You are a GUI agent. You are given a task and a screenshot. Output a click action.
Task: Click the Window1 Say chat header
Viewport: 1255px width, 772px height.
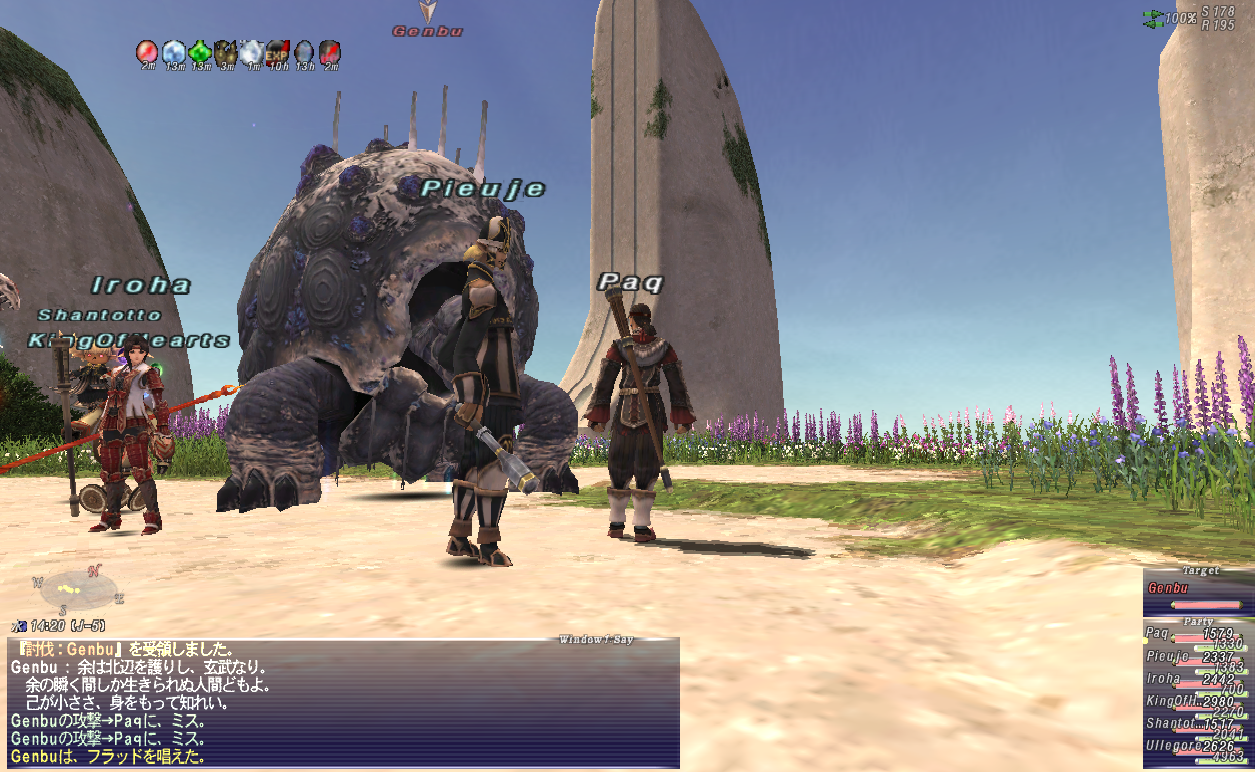click(595, 640)
